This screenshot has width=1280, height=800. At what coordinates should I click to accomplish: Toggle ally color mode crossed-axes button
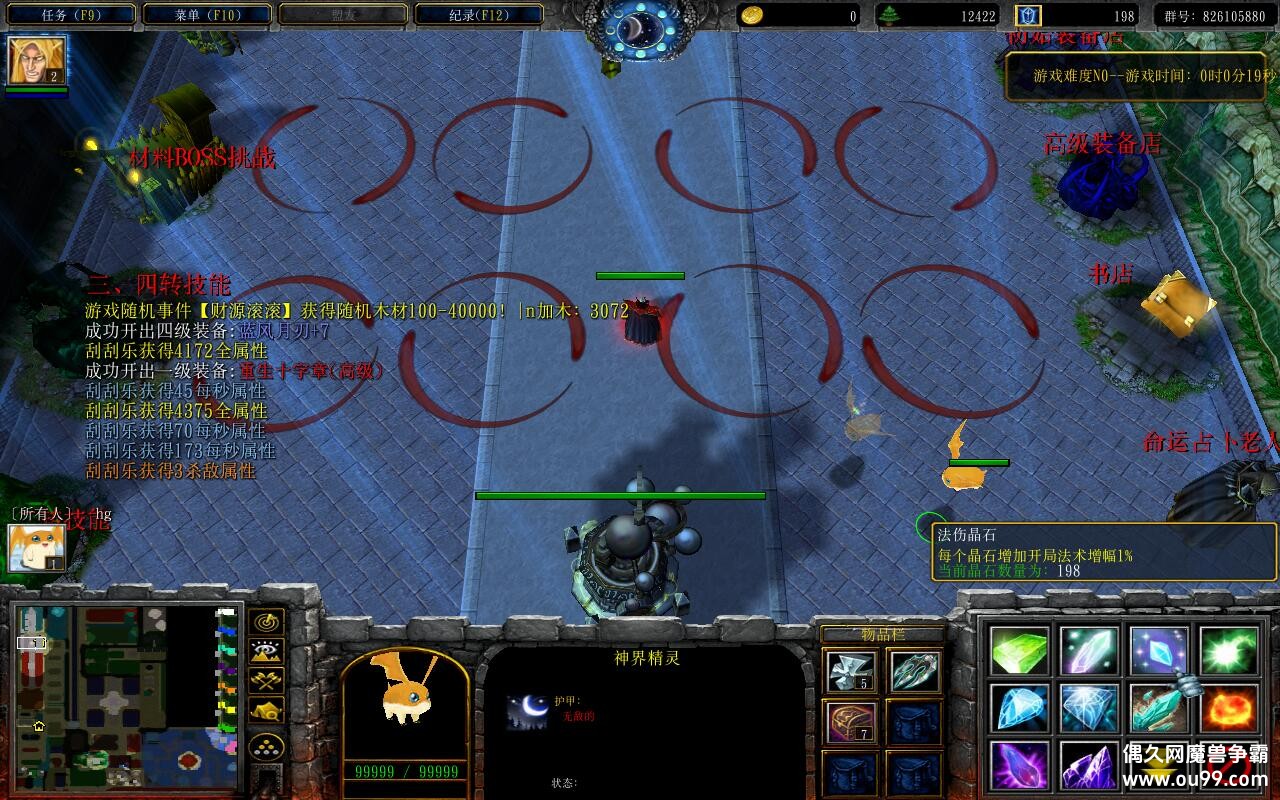(266, 680)
